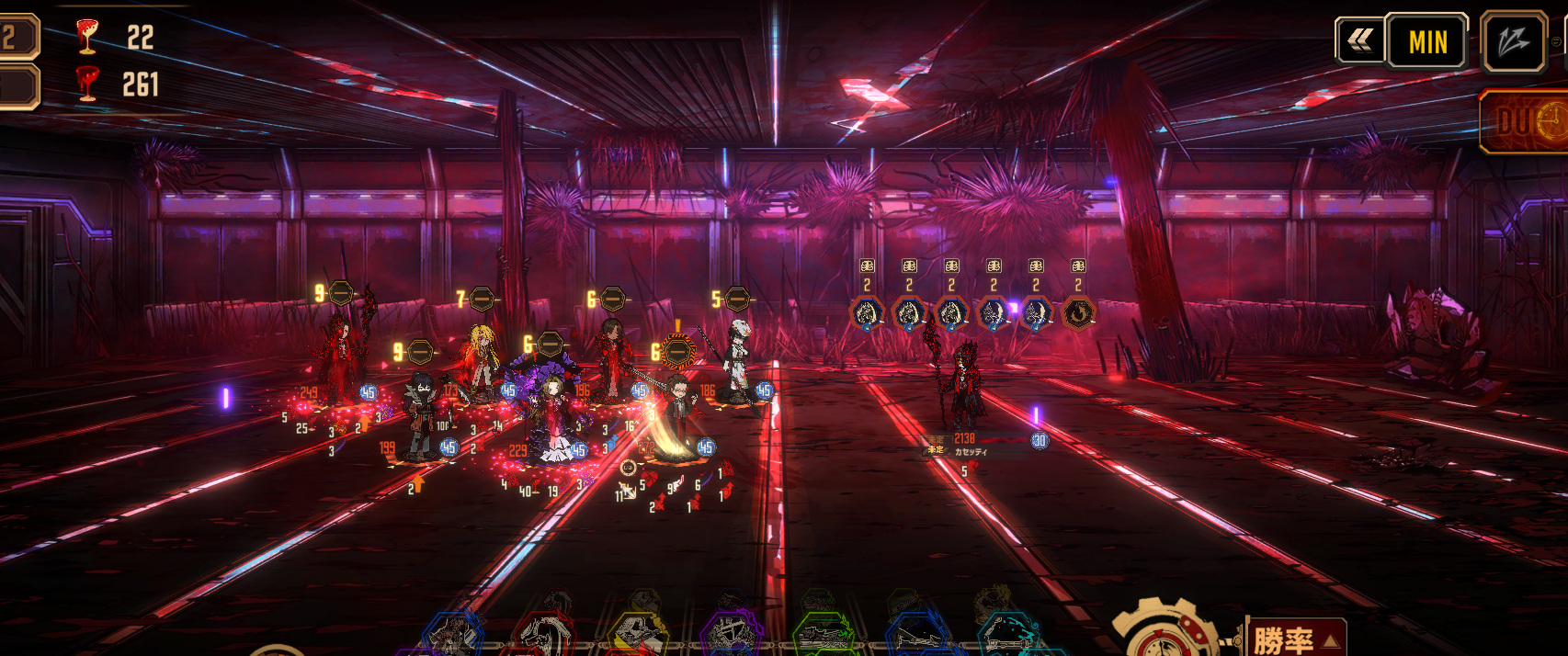Image resolution: width=1568 pixels, height=656 pixels.
Task: Toggle the yellow MIN button
Action: 1426,41
